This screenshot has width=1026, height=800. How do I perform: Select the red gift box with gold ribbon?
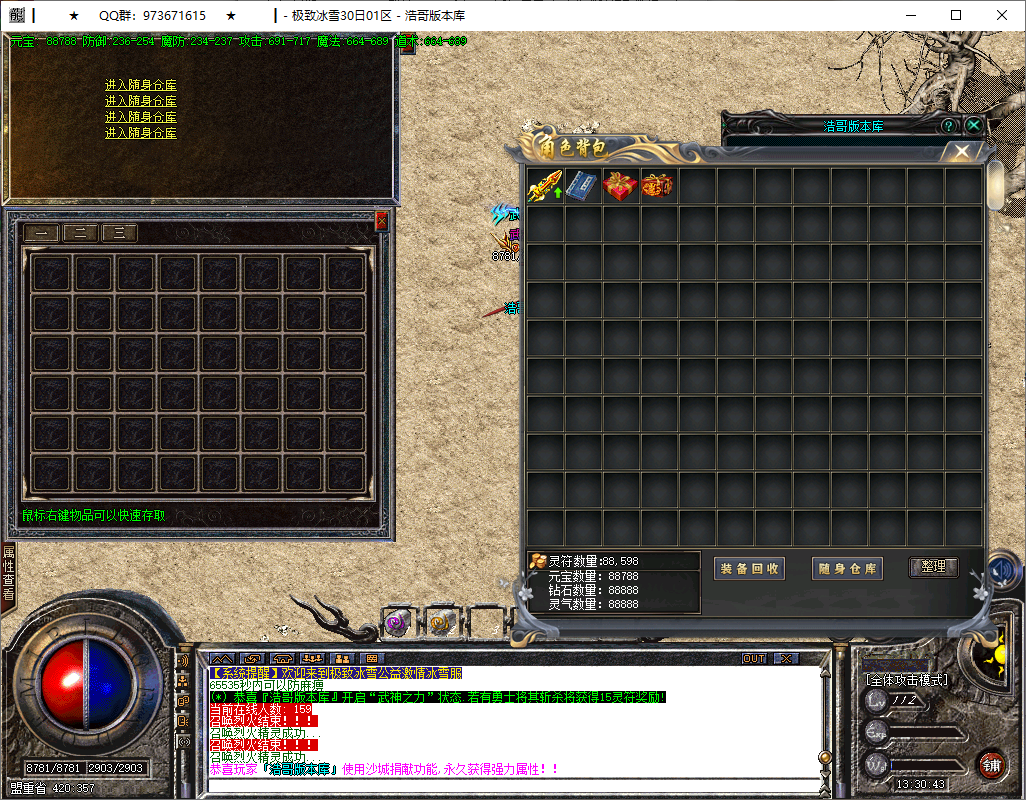pyautogui.click(x=620, y=187)
